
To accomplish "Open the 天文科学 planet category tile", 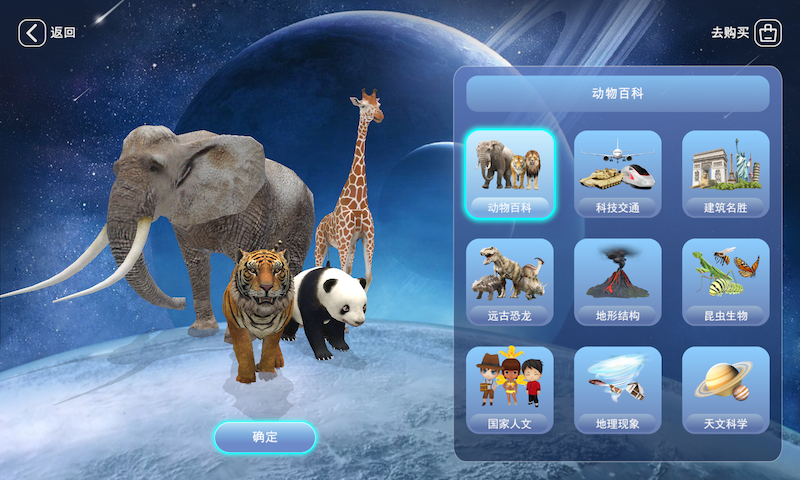I will 725,391.
